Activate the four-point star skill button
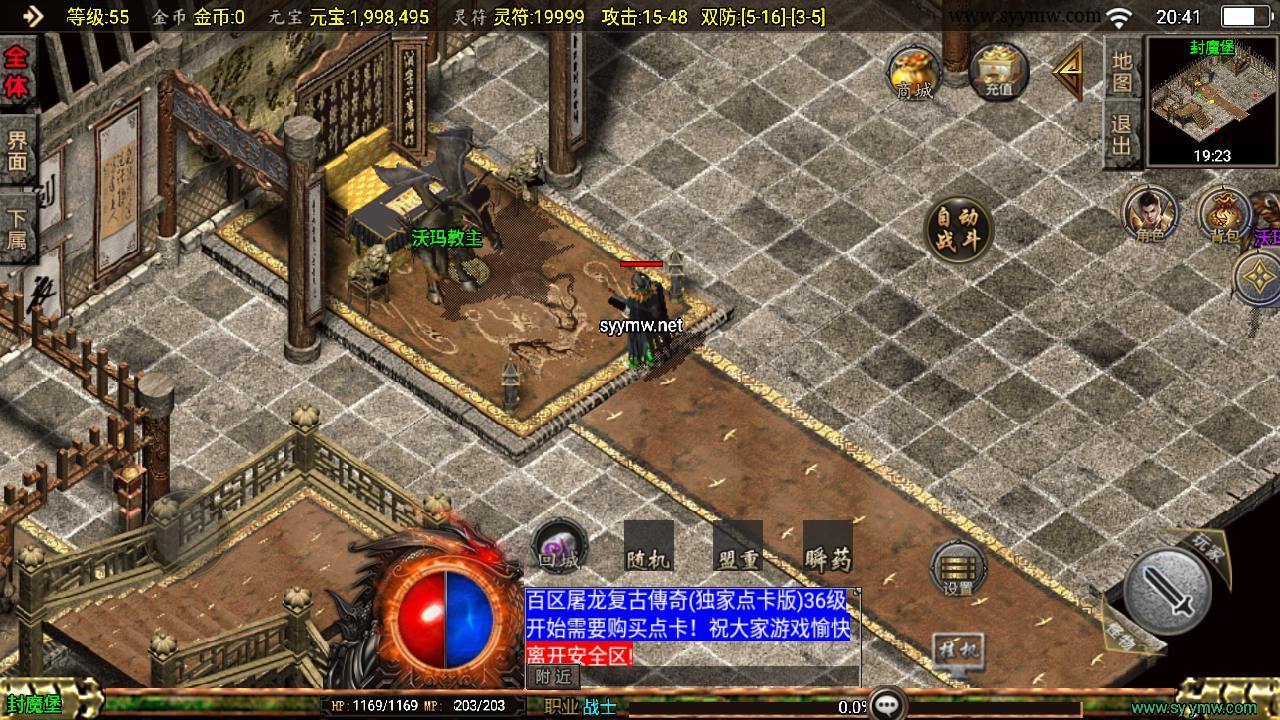Viewport: 1280px width, 720px height. (1257, 278)
